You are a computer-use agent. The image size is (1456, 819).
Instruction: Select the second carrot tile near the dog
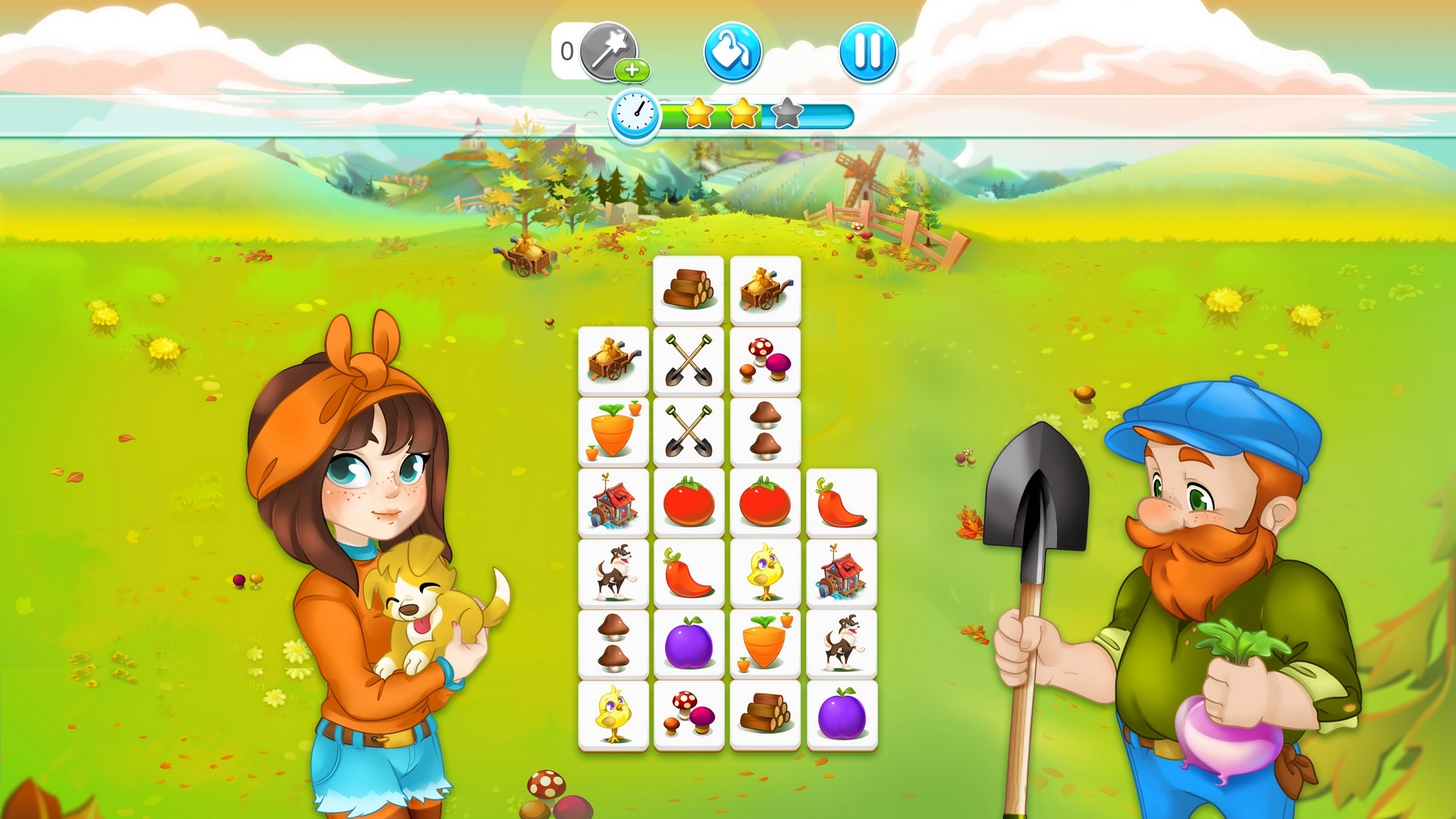click(764, 641)
